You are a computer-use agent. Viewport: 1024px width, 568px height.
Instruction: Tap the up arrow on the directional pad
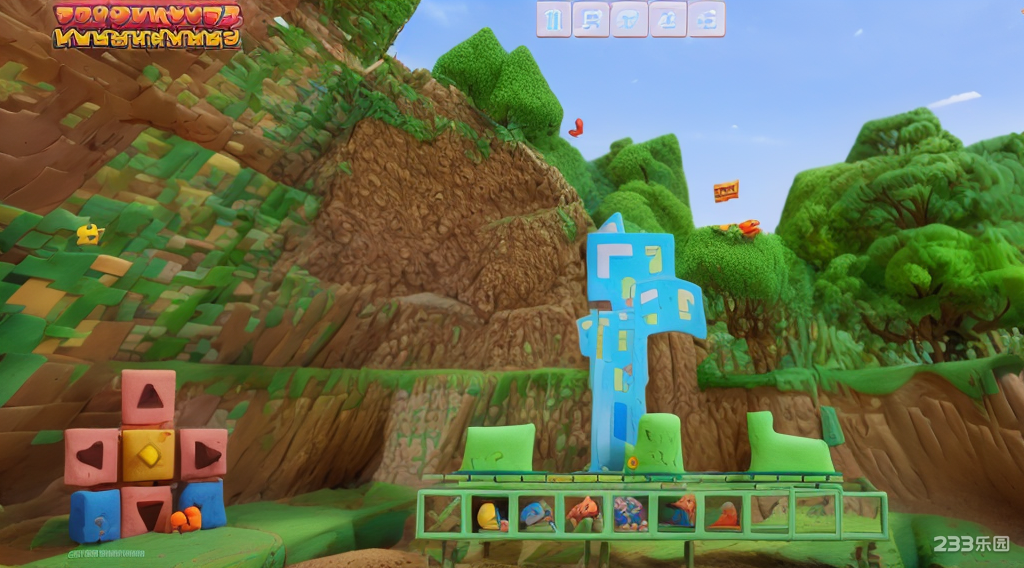tap(148, 397)
